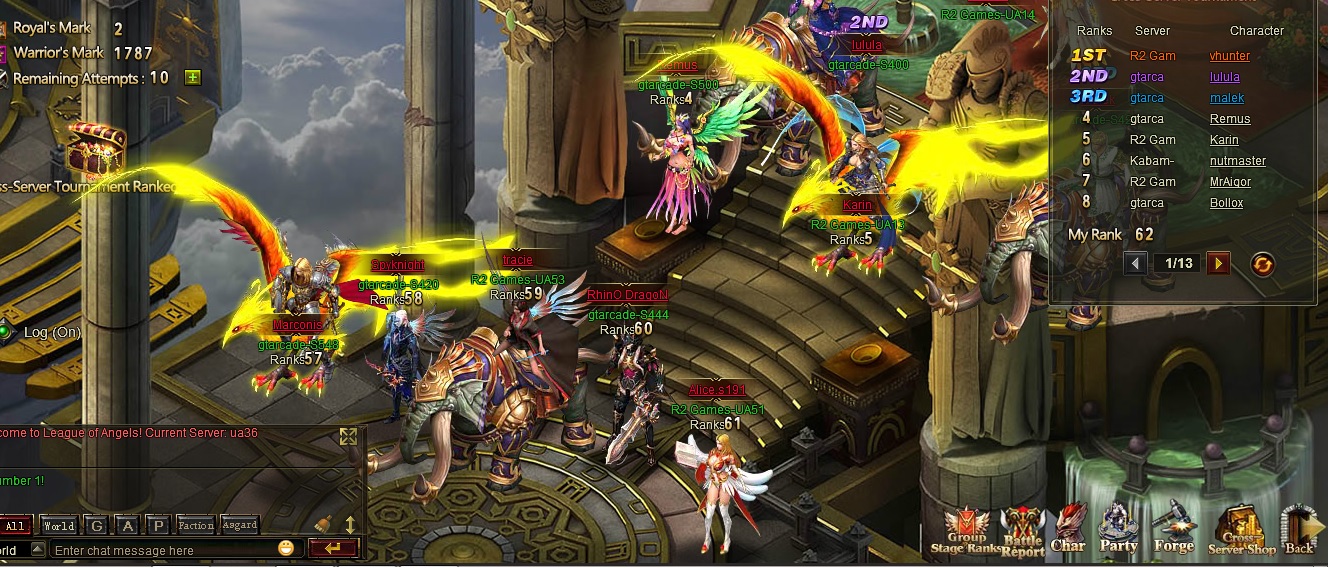The width and height of the screenshot is (1330, 568).
Task: Click the chat message input field
Action: click(x=163, y=550)
